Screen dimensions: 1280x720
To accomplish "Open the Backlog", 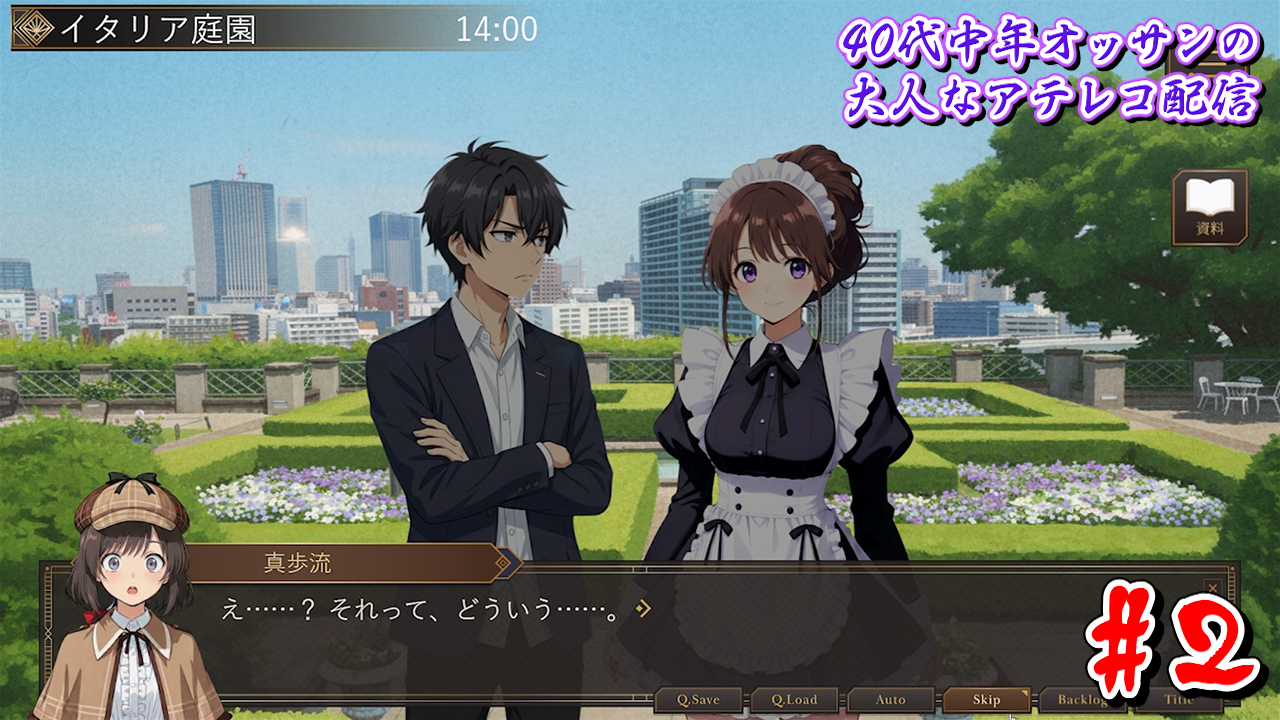I will click(x=1082, y=700).
